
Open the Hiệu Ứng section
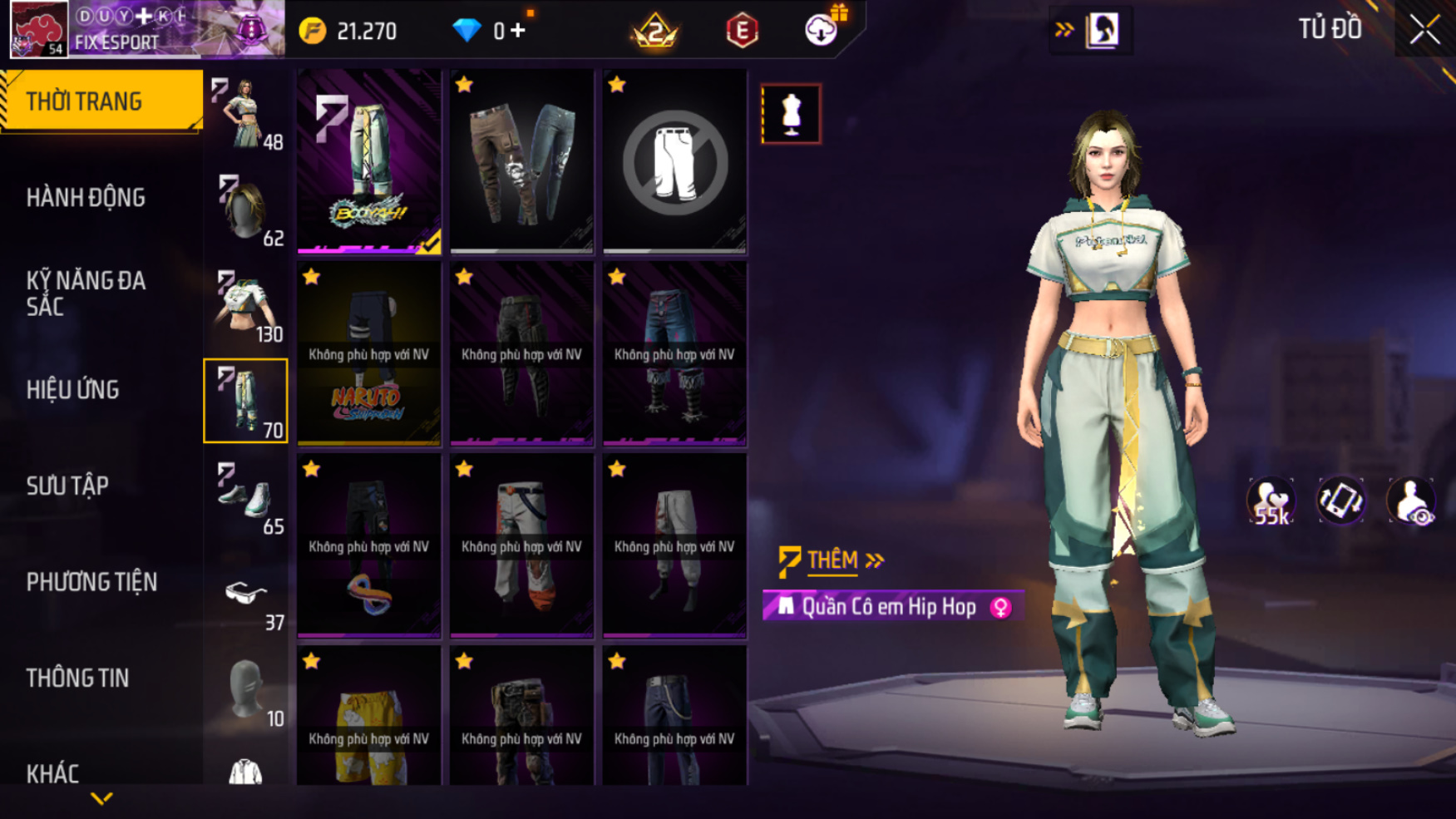point(73,390)
